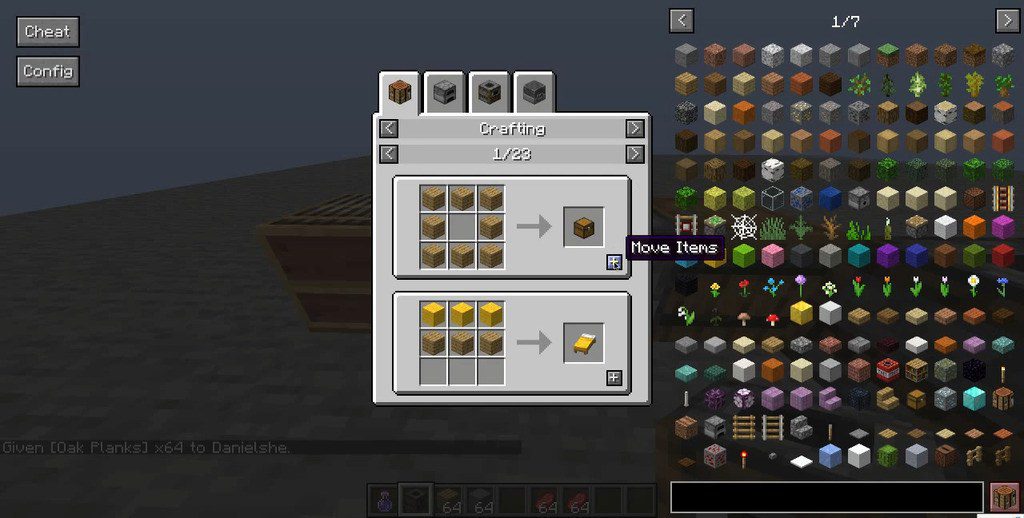
Task: Move items for the chest recipe
Action: click(614, 262)
